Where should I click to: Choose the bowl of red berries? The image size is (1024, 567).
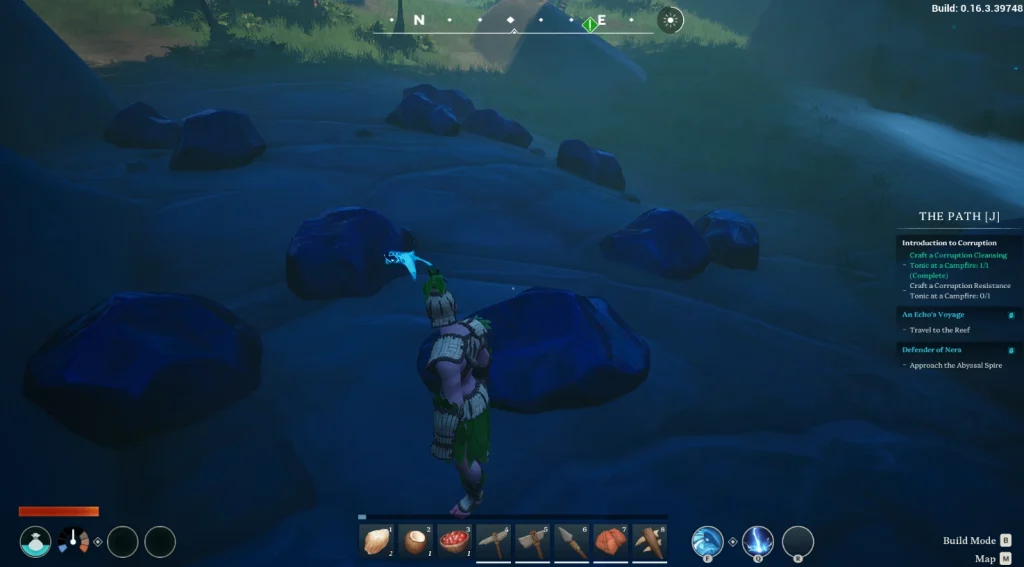[455, 542]
